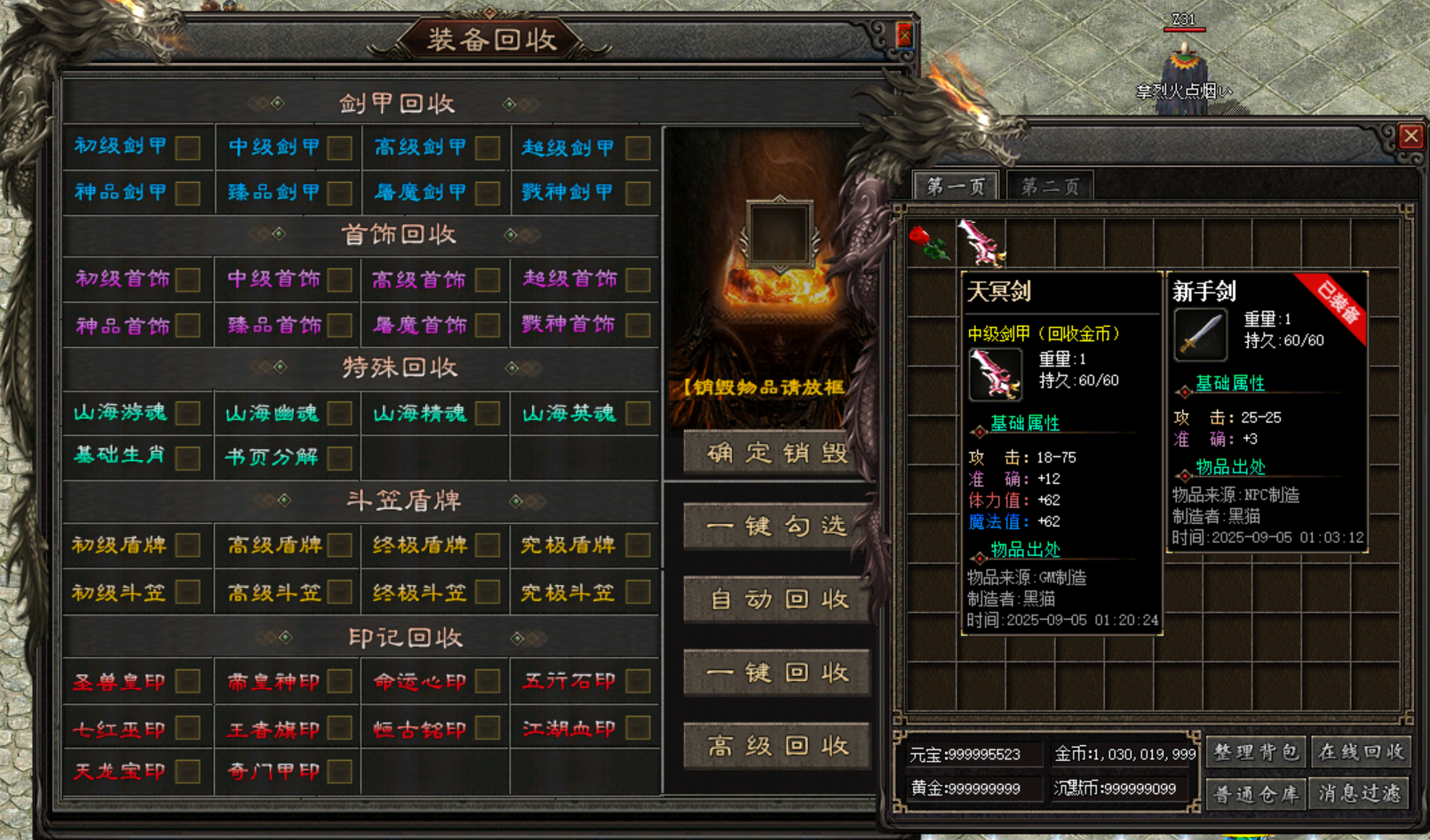The height and width of the screenshot is (840, 1430).
Task: Enable the 神品首饰 checkbox
Action: [x=187, y=326]
